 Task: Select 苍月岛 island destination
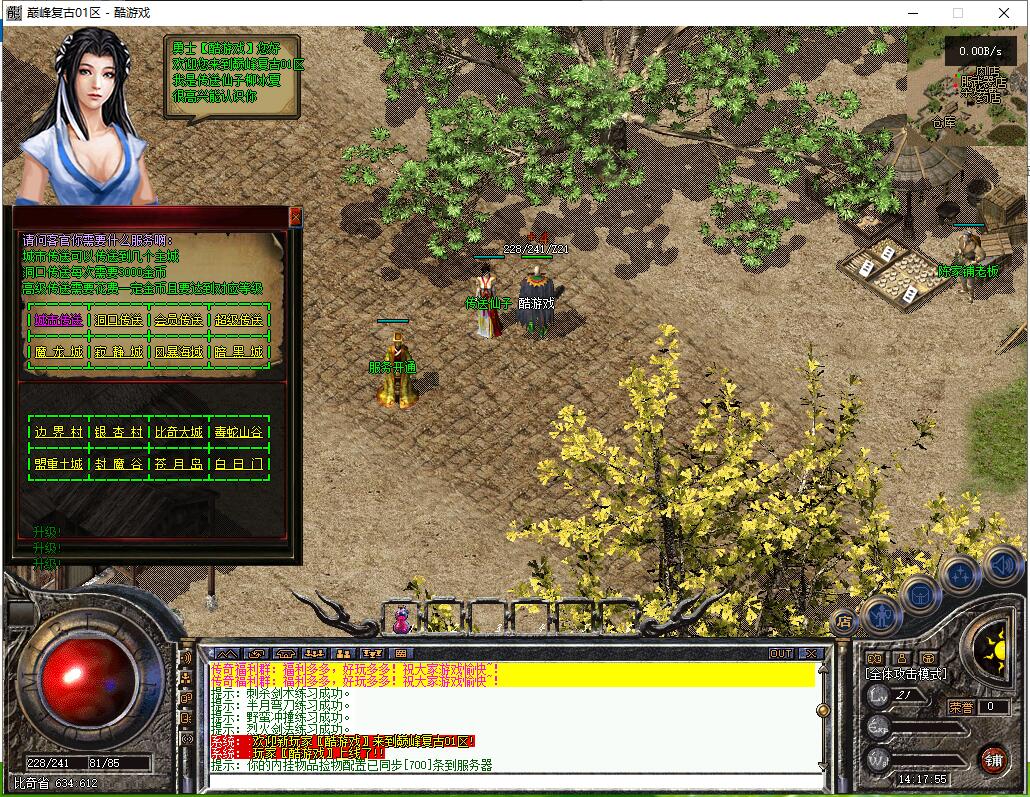pos(179,464)
